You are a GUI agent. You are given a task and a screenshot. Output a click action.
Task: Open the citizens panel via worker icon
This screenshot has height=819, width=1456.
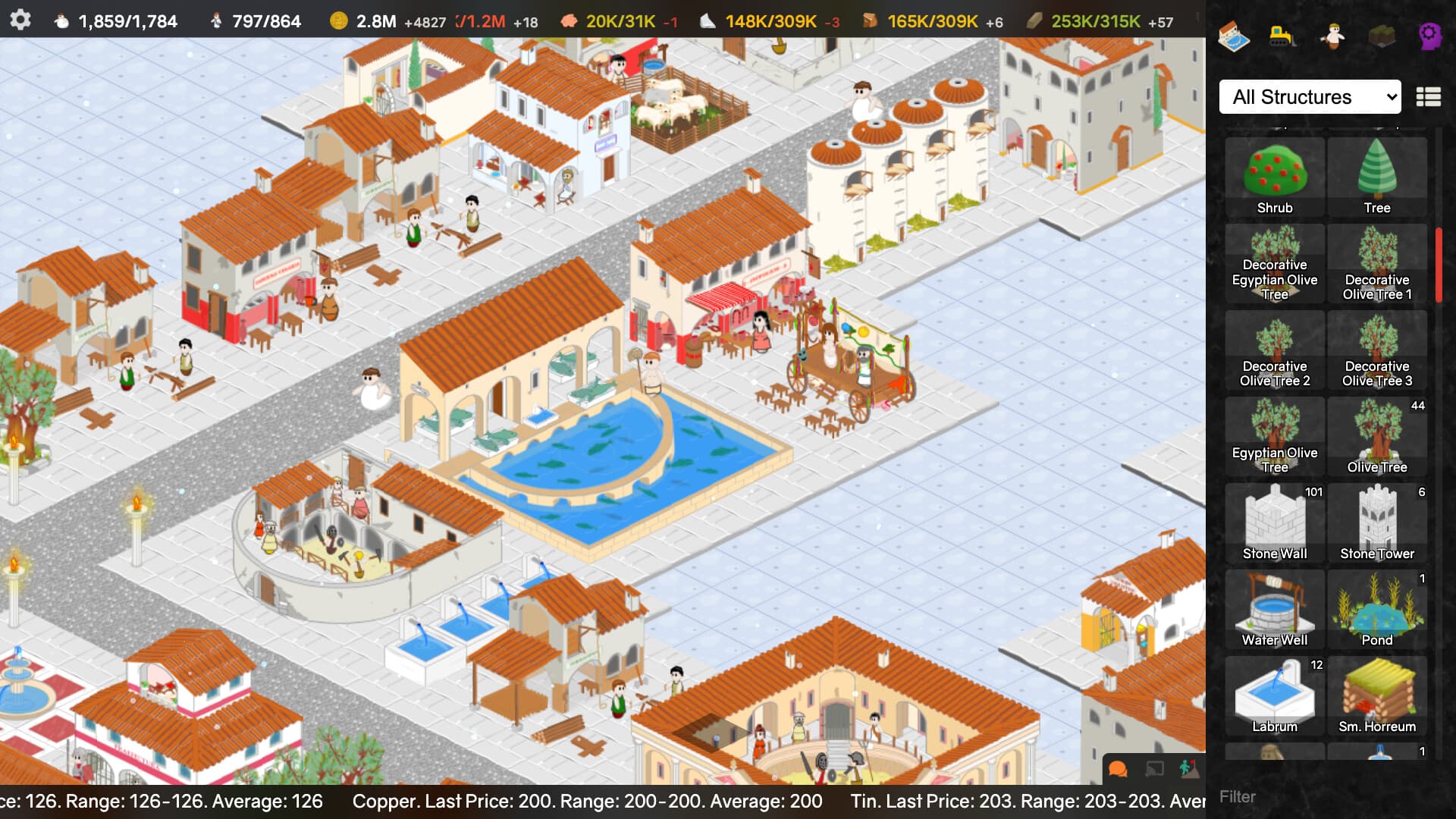click(1333, 36)
